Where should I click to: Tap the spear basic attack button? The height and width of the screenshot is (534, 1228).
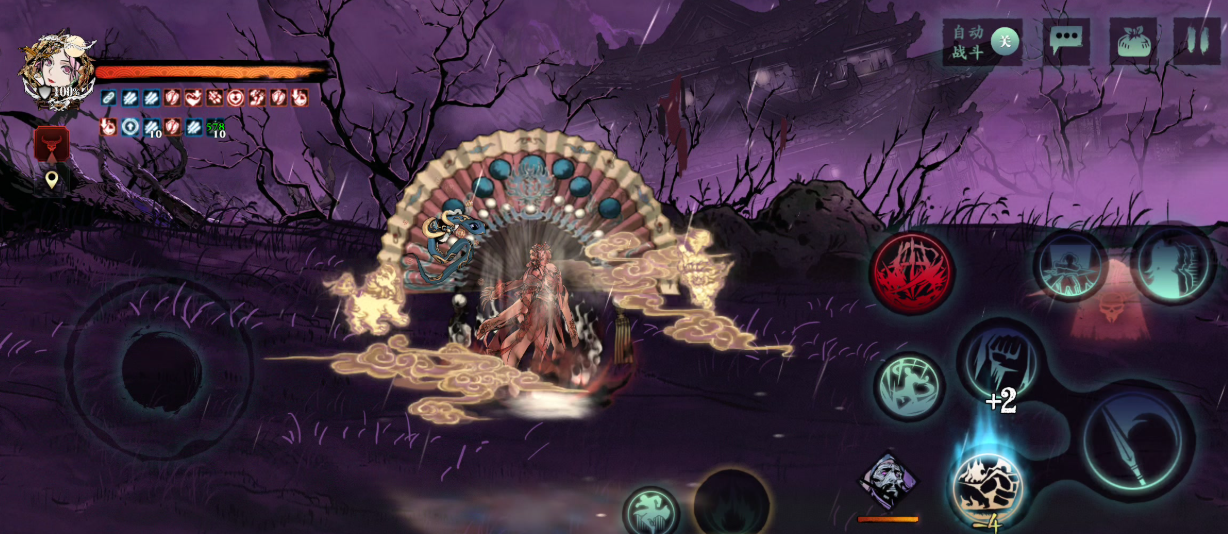(1135, 440)
